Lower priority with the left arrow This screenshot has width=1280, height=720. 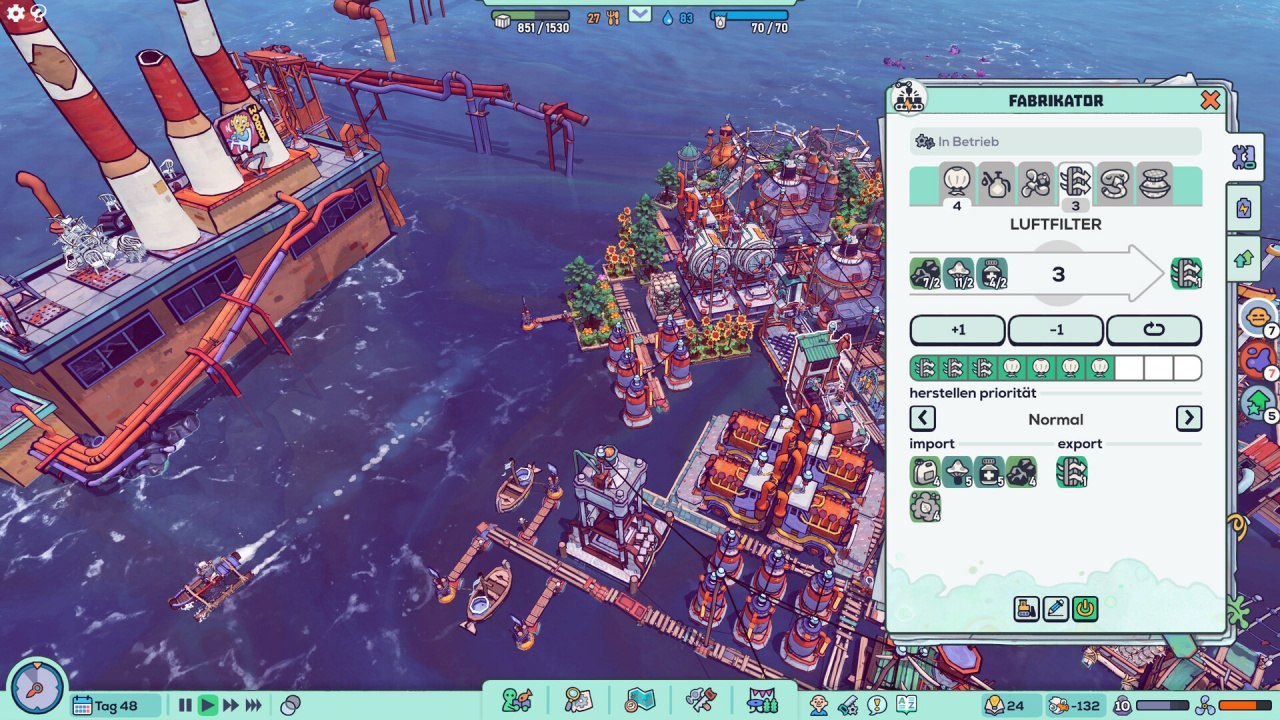tap(923, 418)
